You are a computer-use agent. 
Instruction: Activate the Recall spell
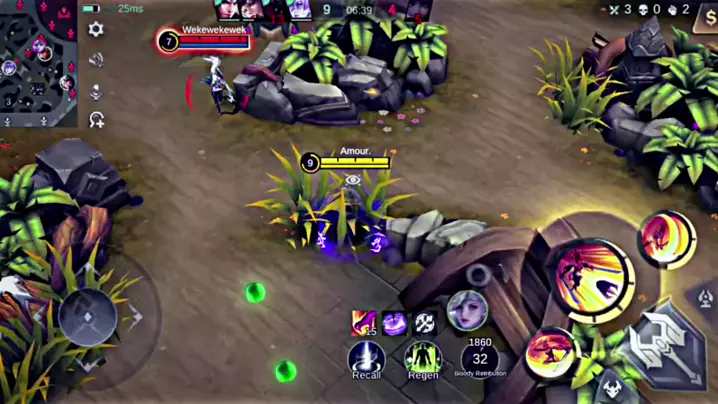(x=366, y=358)
